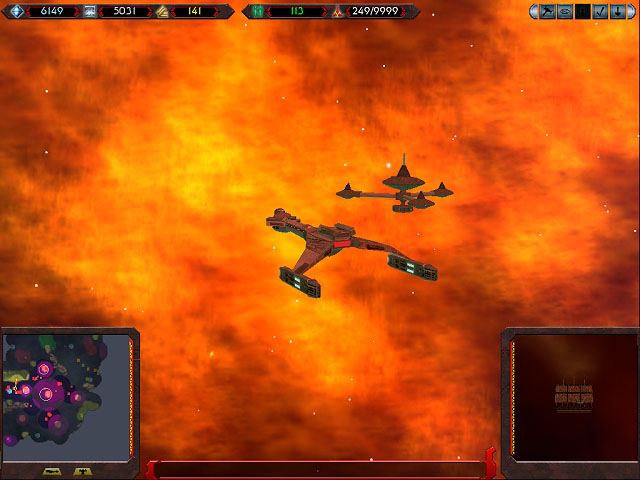Select the space station behind the warship

400,189
